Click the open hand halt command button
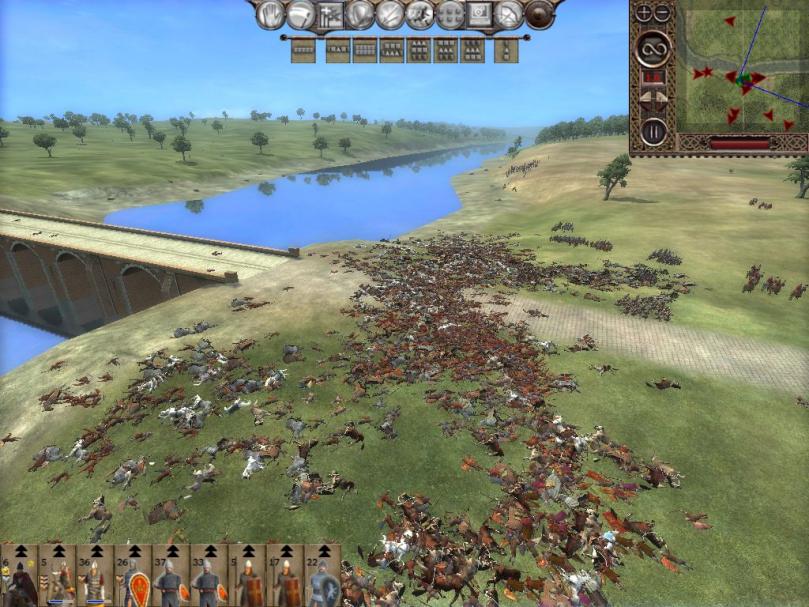Viewport: 809px width, 607px height. click(x=270, y=14)
